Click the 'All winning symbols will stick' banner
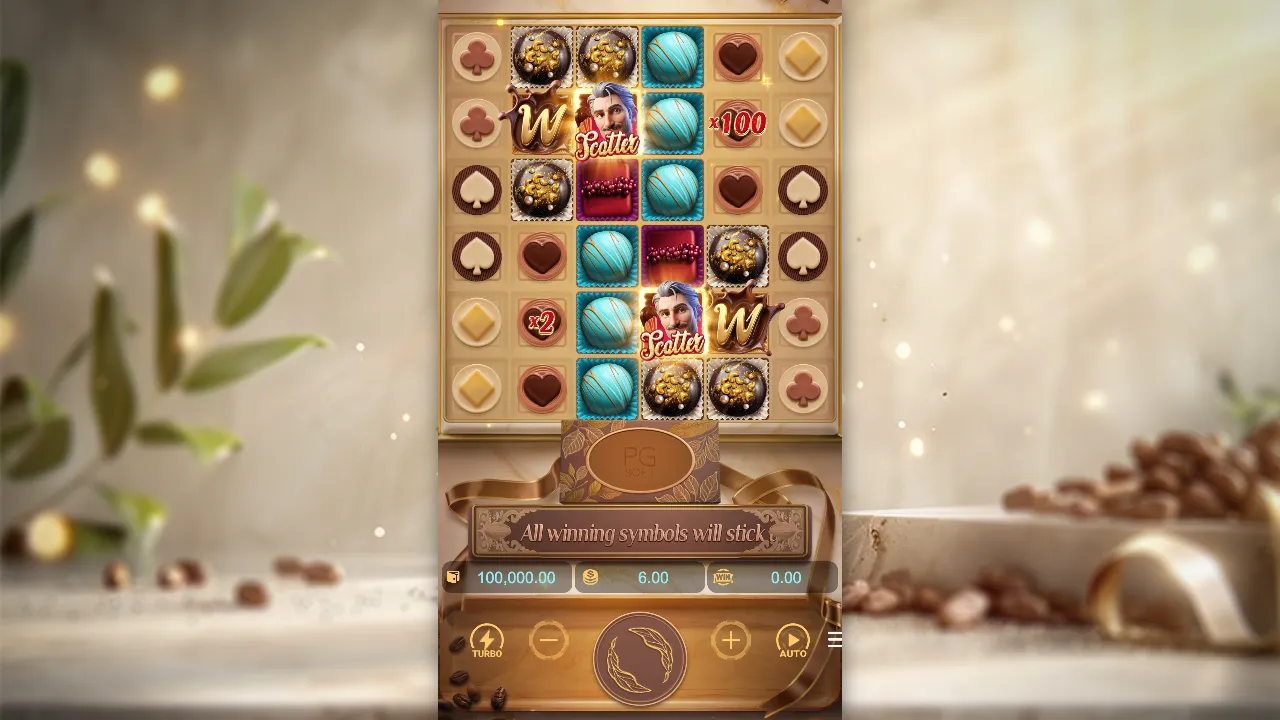 [x=640, y=532]
